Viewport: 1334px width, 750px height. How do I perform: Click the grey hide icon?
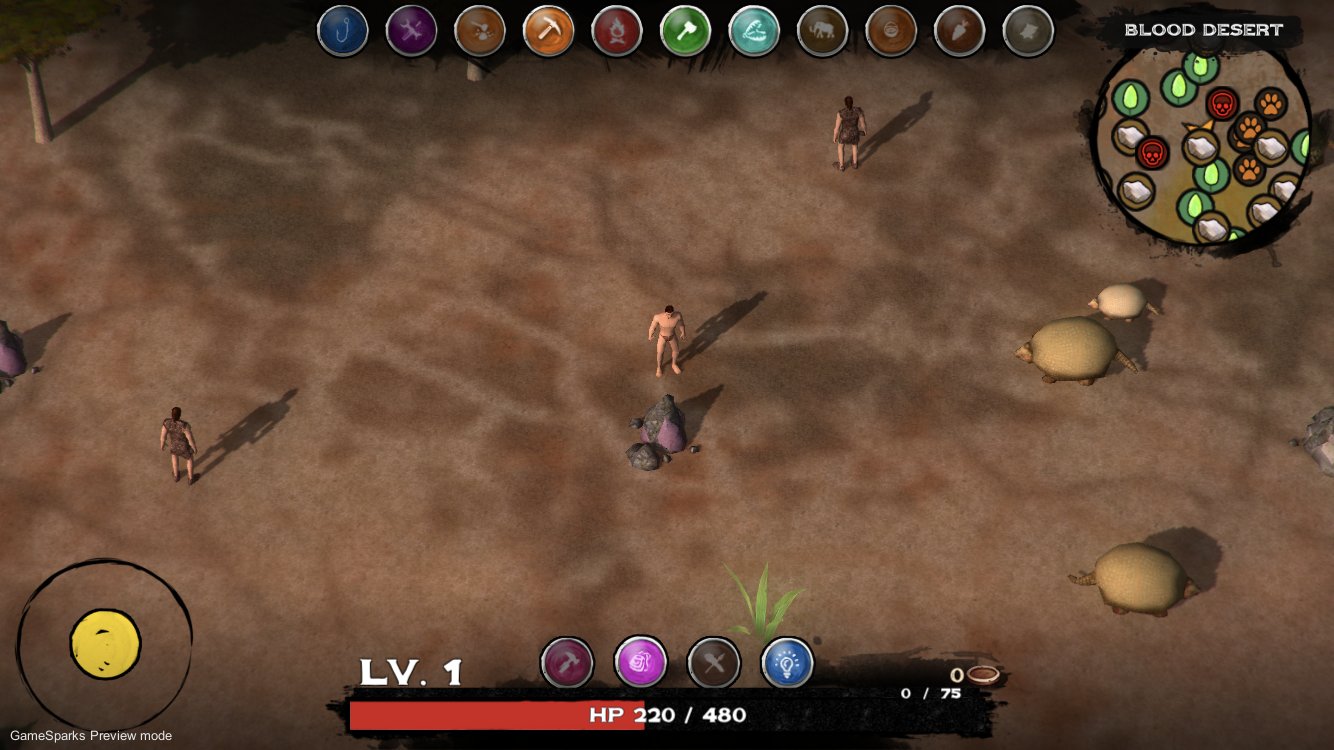tap(1028, 31)
